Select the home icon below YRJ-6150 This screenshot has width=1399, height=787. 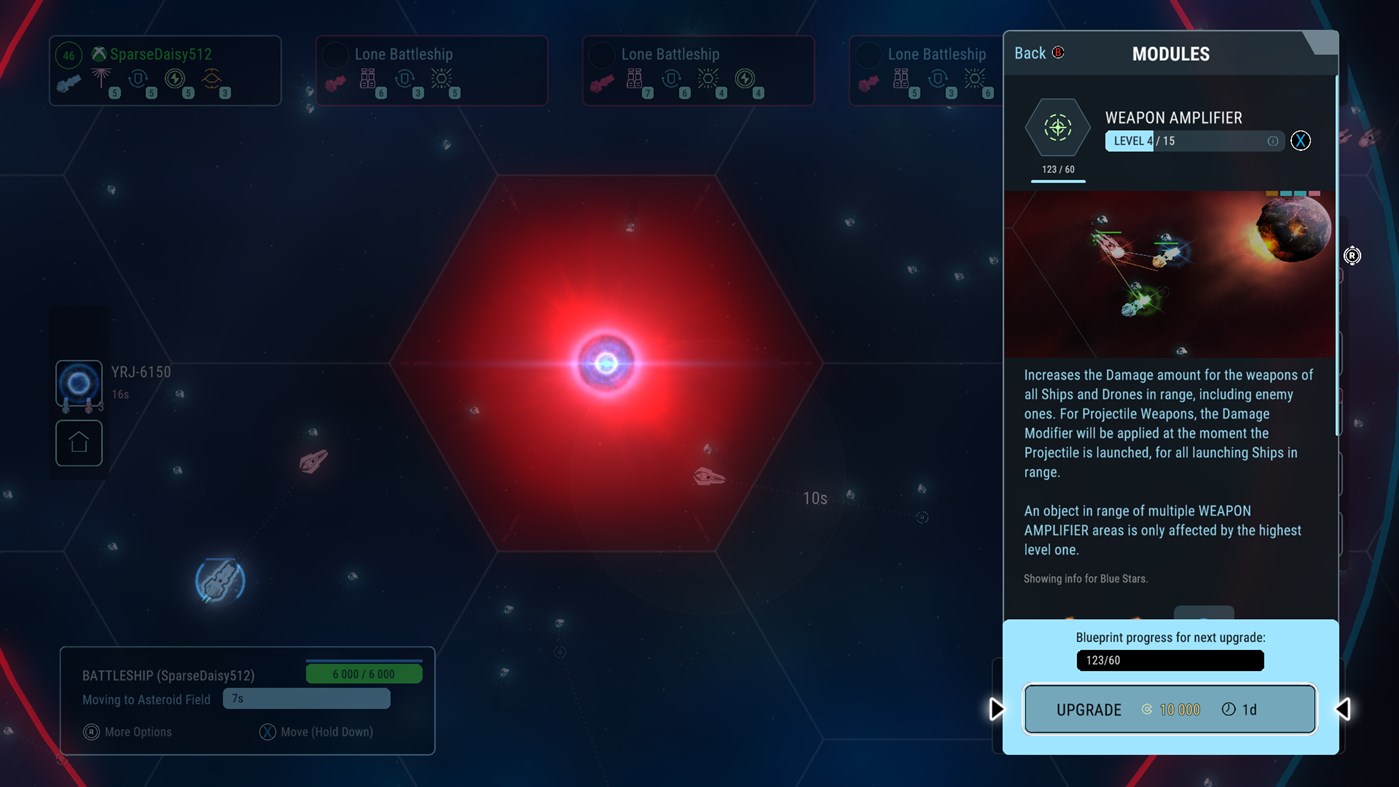[78, 443]
